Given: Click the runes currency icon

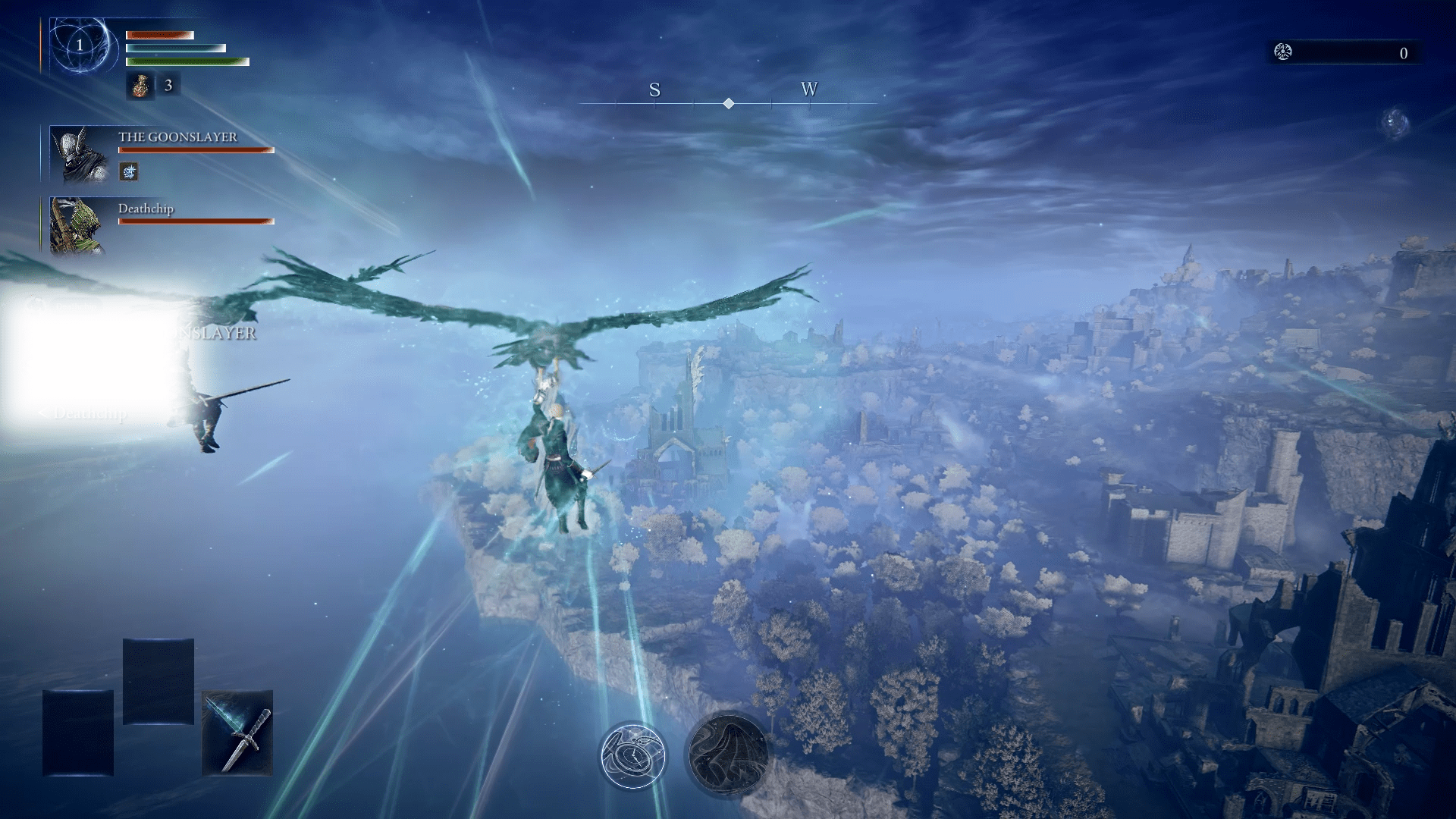Looking at the screenshot, I should 1283,52.
